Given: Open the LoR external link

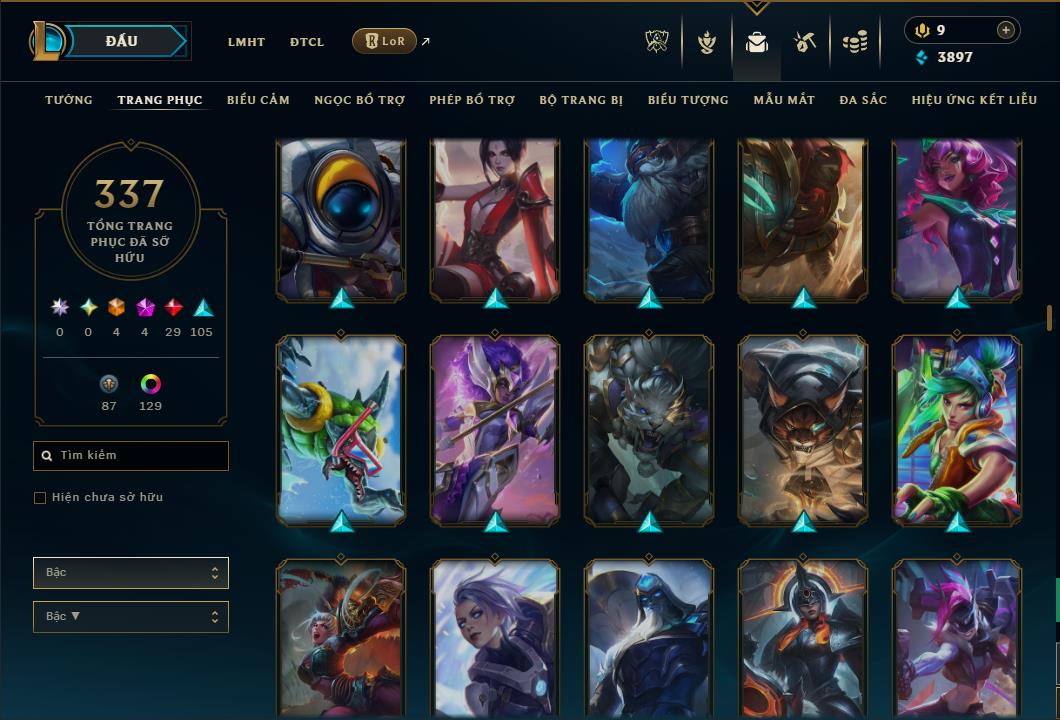Looking at the screenshot, I should point(385,41).
